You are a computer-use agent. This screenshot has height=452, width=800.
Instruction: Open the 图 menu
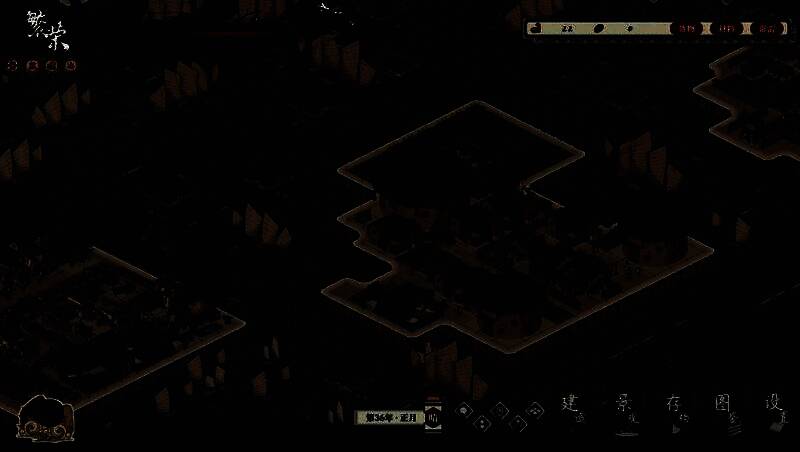tap(724, 404)
